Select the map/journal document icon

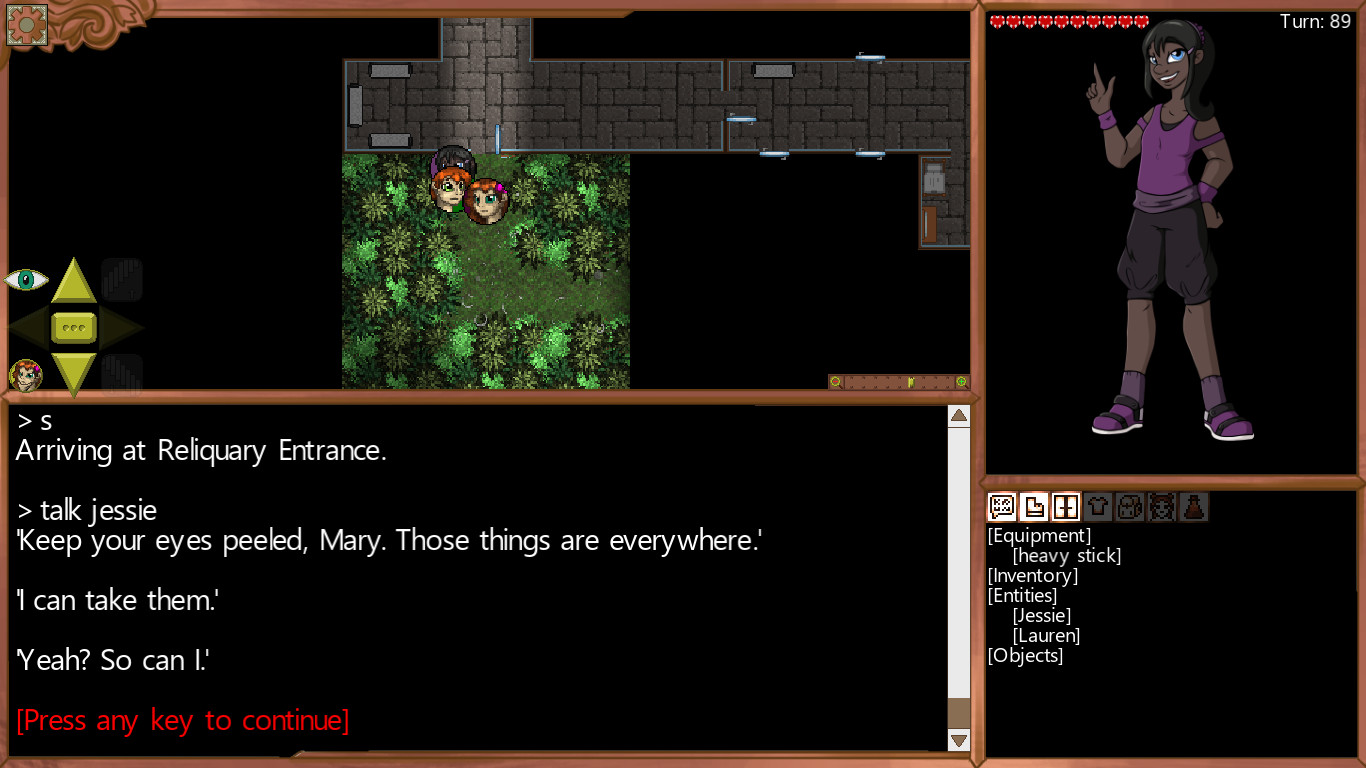tap(1033, 507)
